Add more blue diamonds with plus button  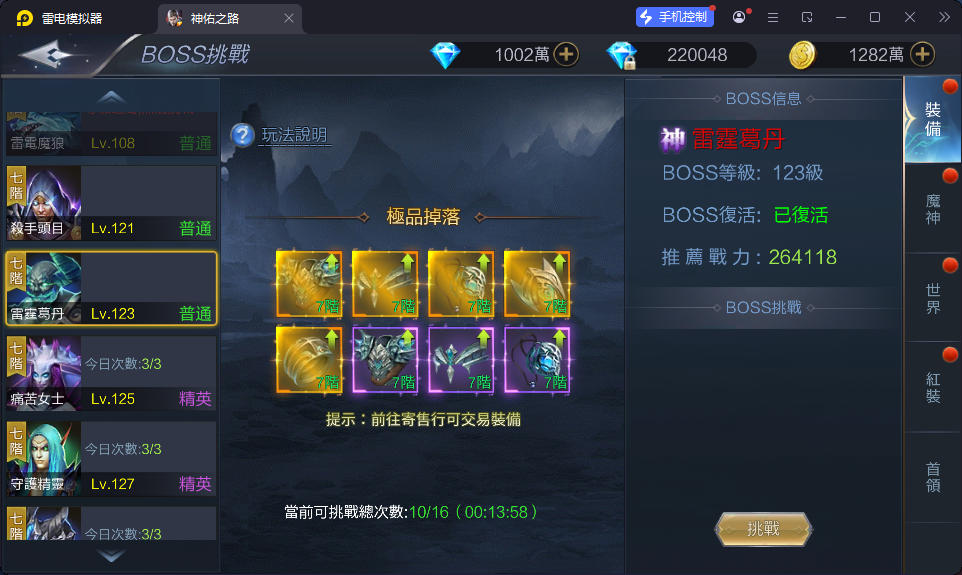566,55
